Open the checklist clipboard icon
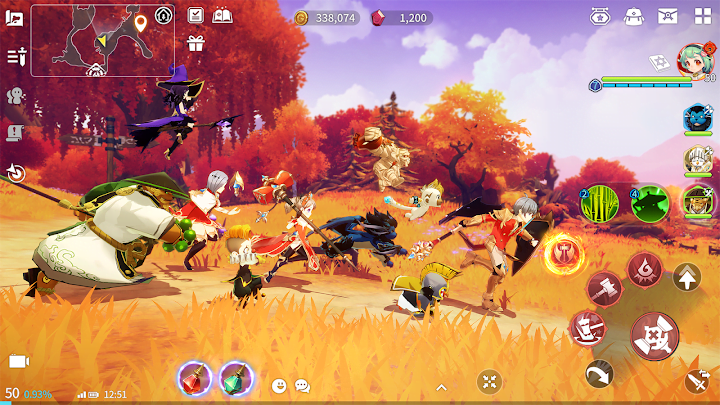 coord(195,15)
